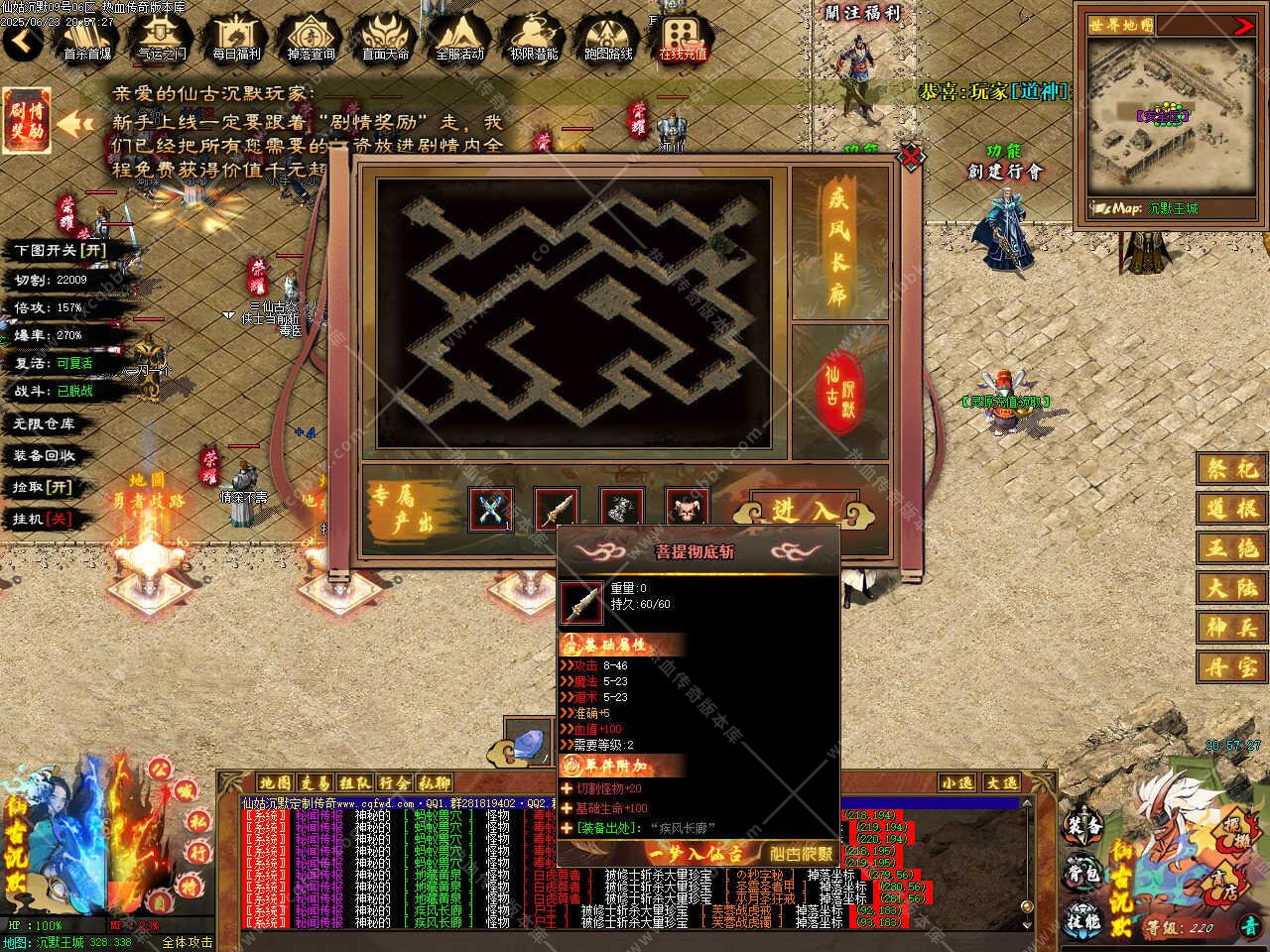
Task: Open the 背包 bag button
Action: [1083, 873]
